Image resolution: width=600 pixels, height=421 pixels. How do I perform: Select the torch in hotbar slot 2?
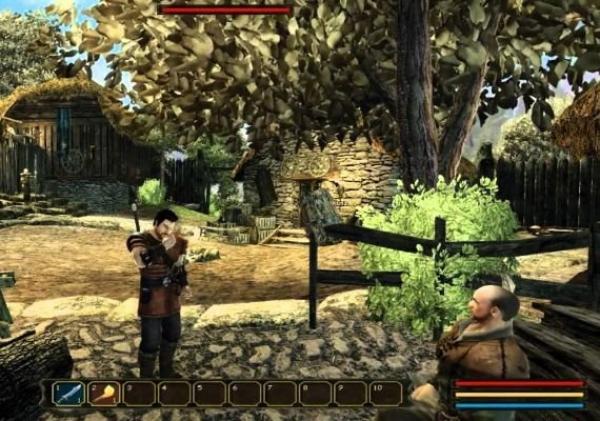(x=103, y=393)
